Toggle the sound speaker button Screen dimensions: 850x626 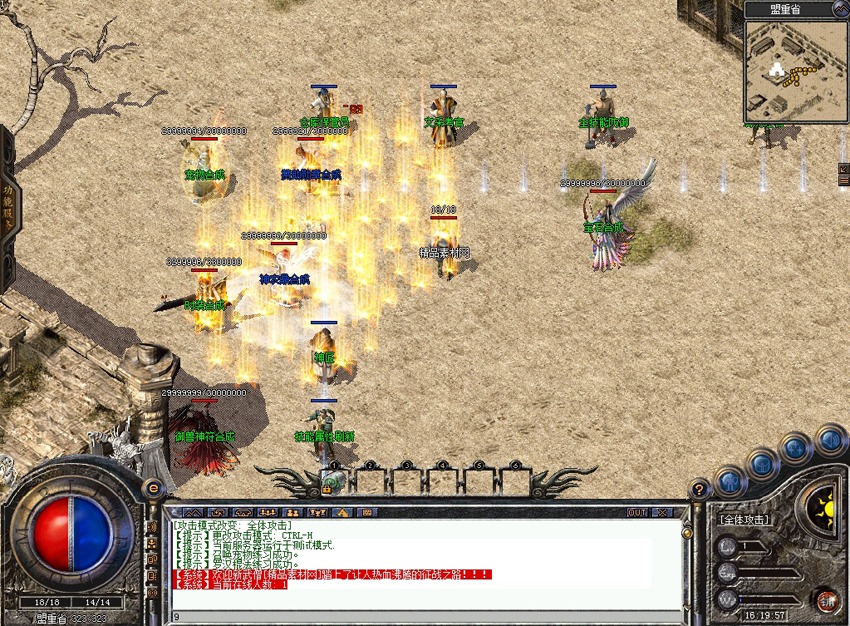[x=830, y=439]
